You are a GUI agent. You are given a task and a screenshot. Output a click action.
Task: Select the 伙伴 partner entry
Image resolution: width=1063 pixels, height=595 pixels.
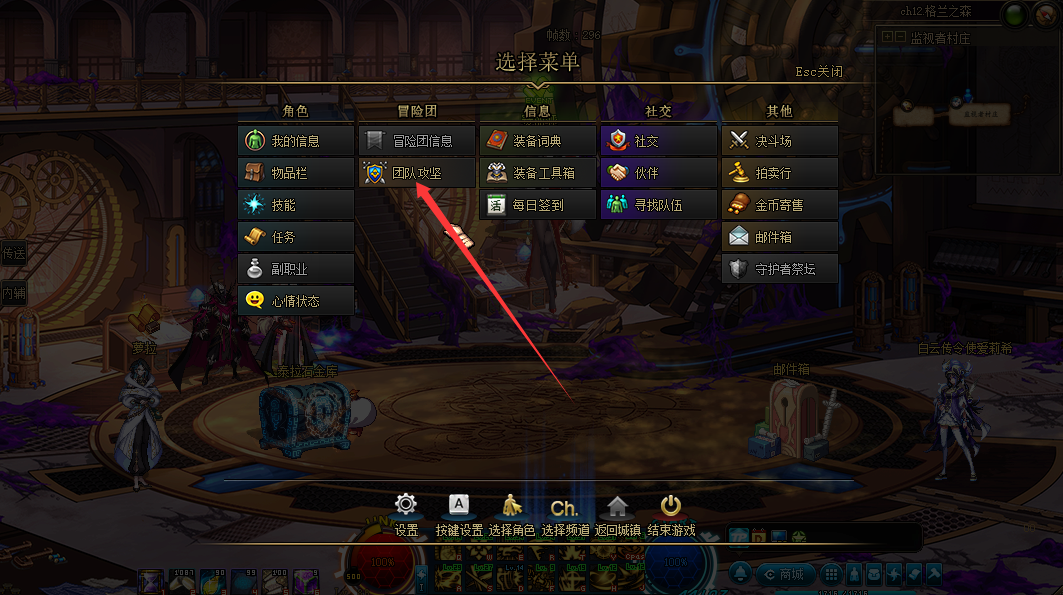(659, 173)
